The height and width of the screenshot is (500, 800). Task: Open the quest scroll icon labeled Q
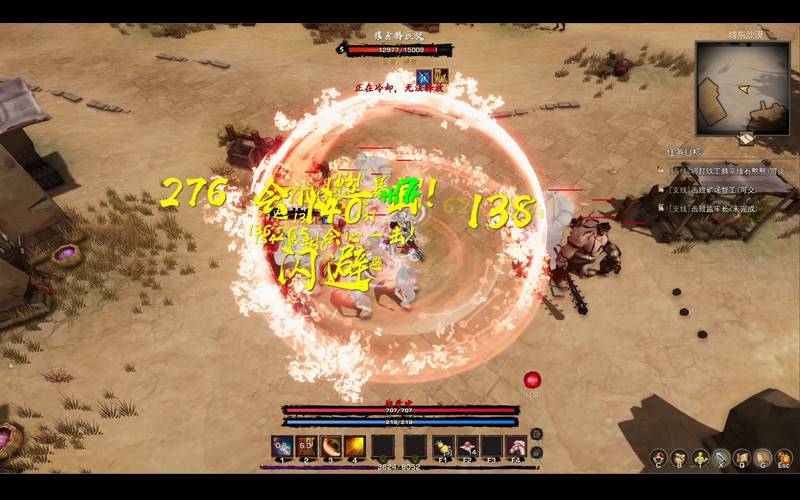(741, 457)
